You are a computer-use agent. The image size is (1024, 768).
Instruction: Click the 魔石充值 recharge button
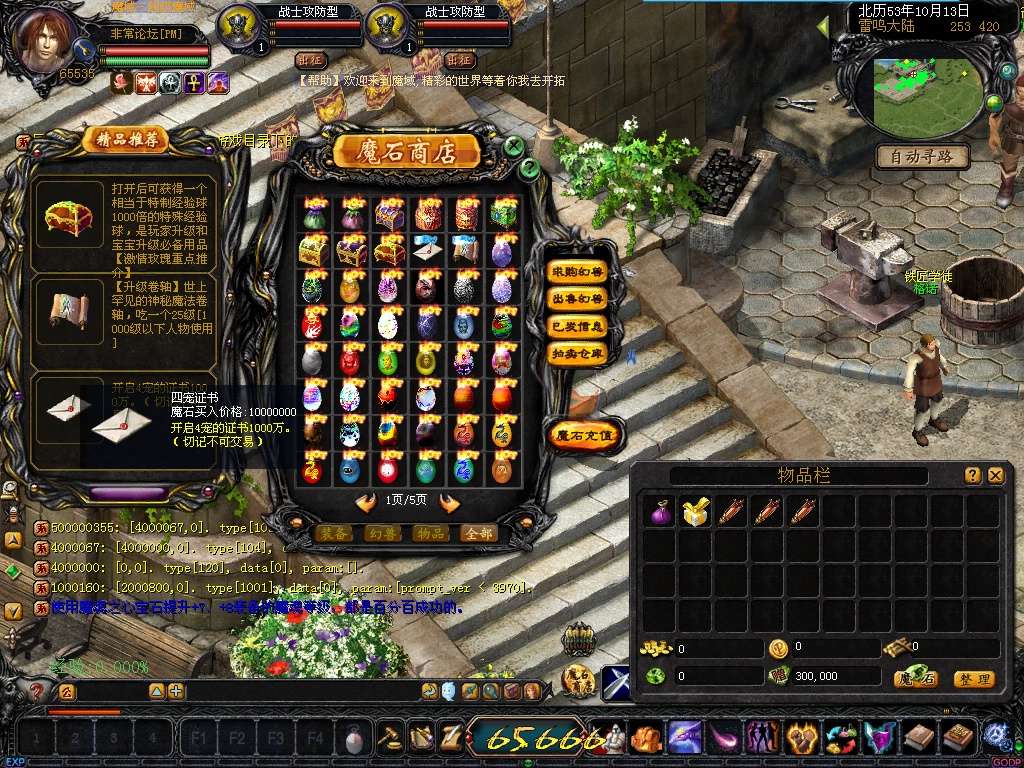[585, 434]
